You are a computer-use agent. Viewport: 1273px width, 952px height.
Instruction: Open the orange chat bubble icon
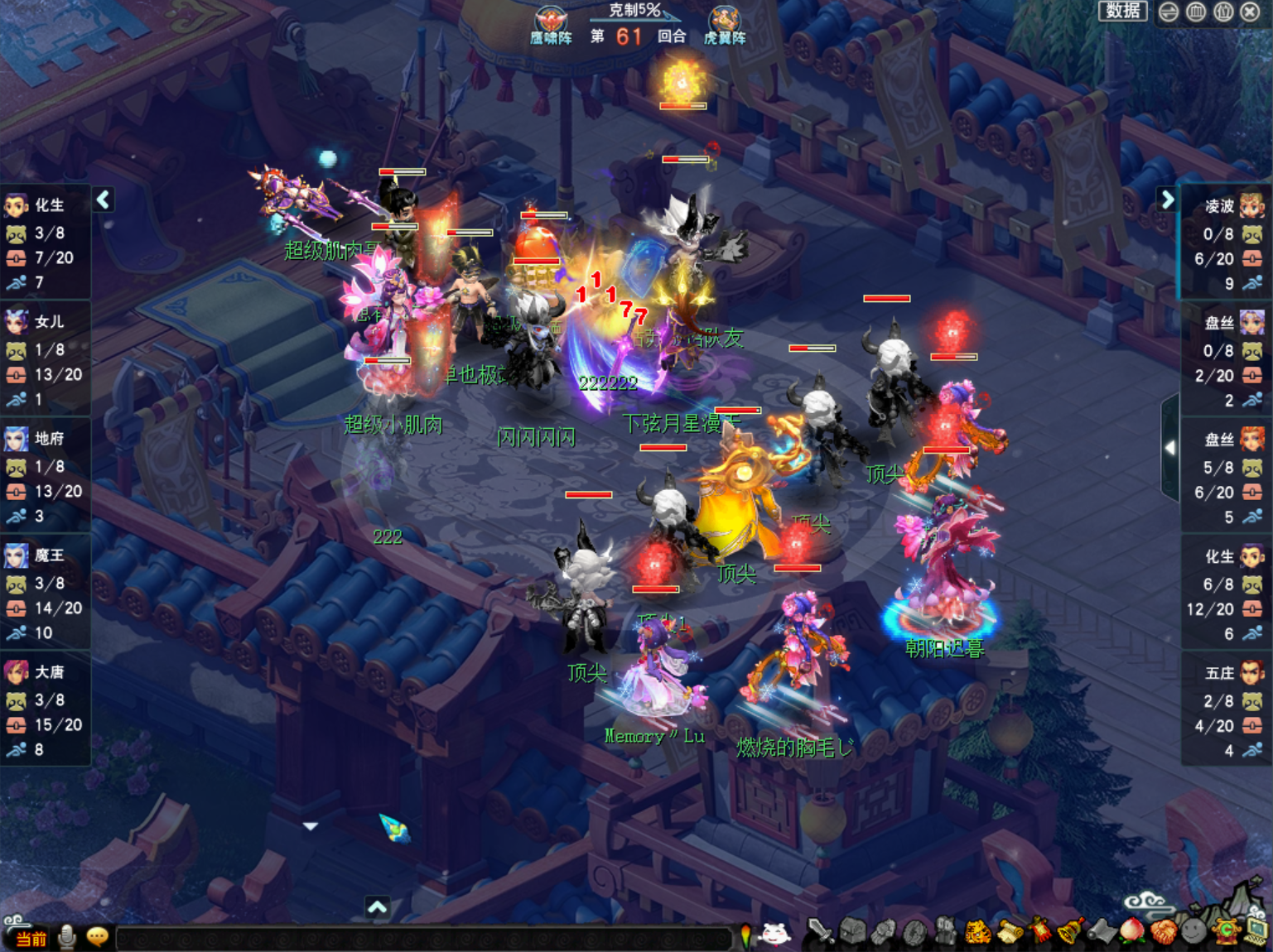[x=98, y=937]
